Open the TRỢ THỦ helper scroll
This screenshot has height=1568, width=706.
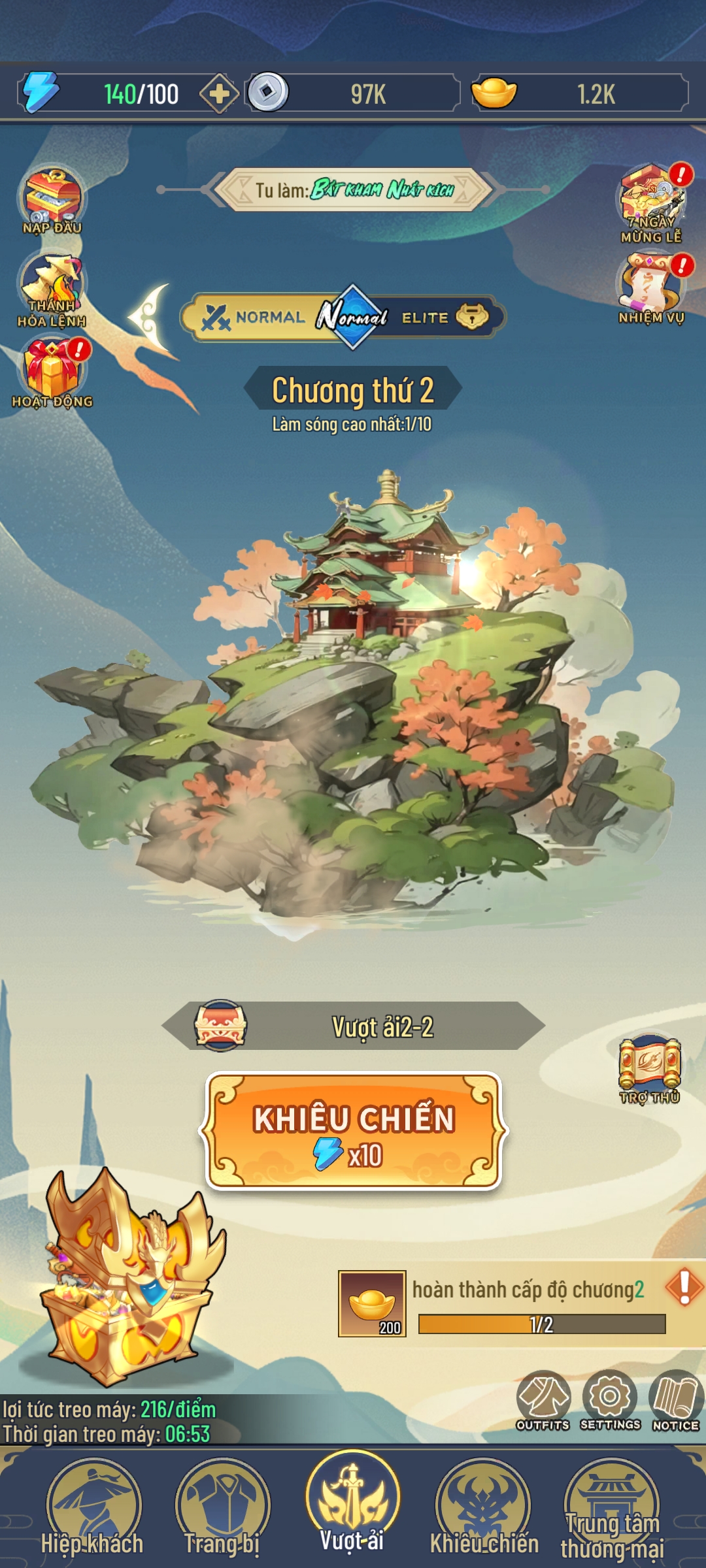(x=650, y=1068)
